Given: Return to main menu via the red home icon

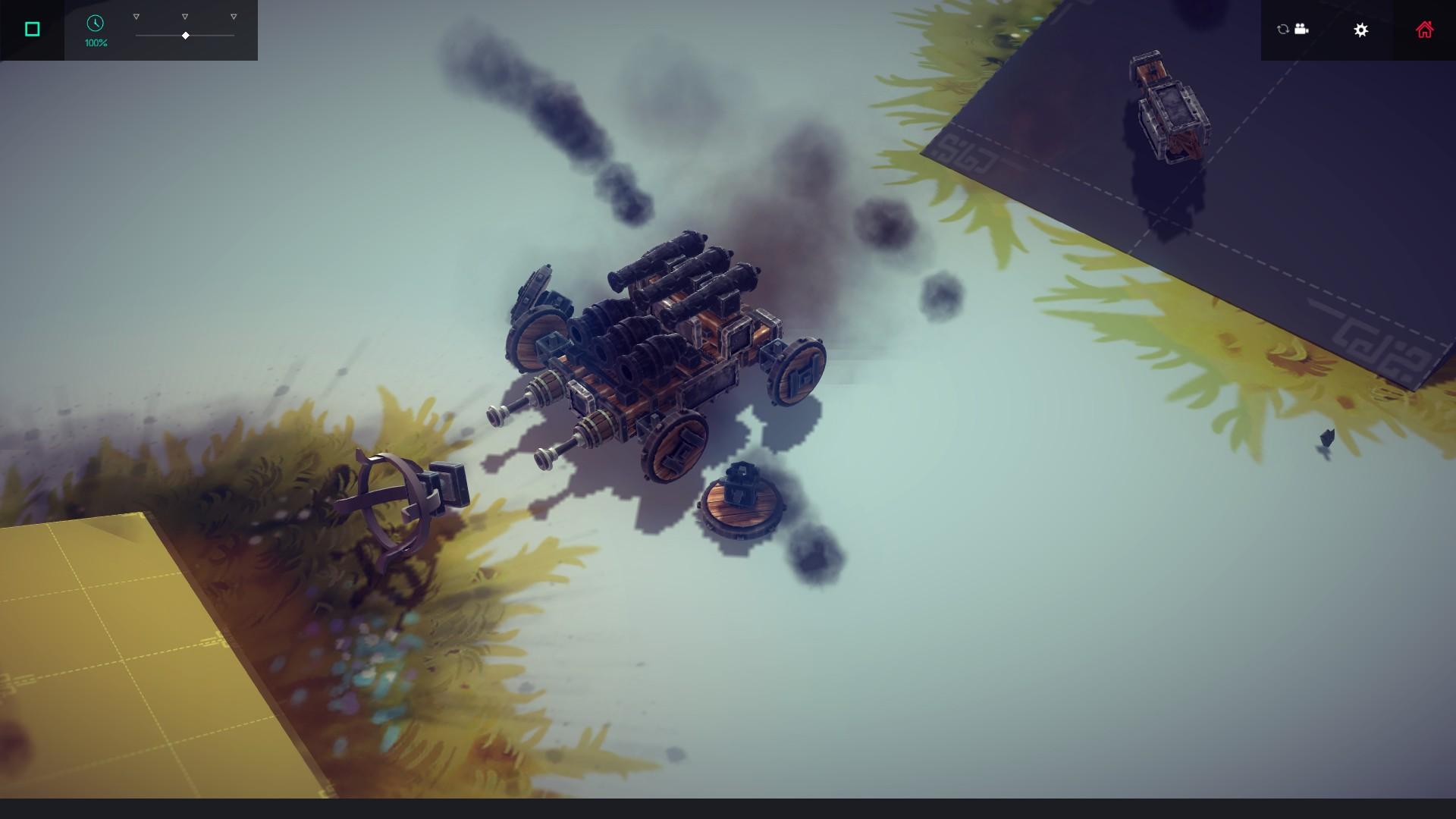Looking at the screenshot, I should pyautogui.click(x=1425, y=30).
